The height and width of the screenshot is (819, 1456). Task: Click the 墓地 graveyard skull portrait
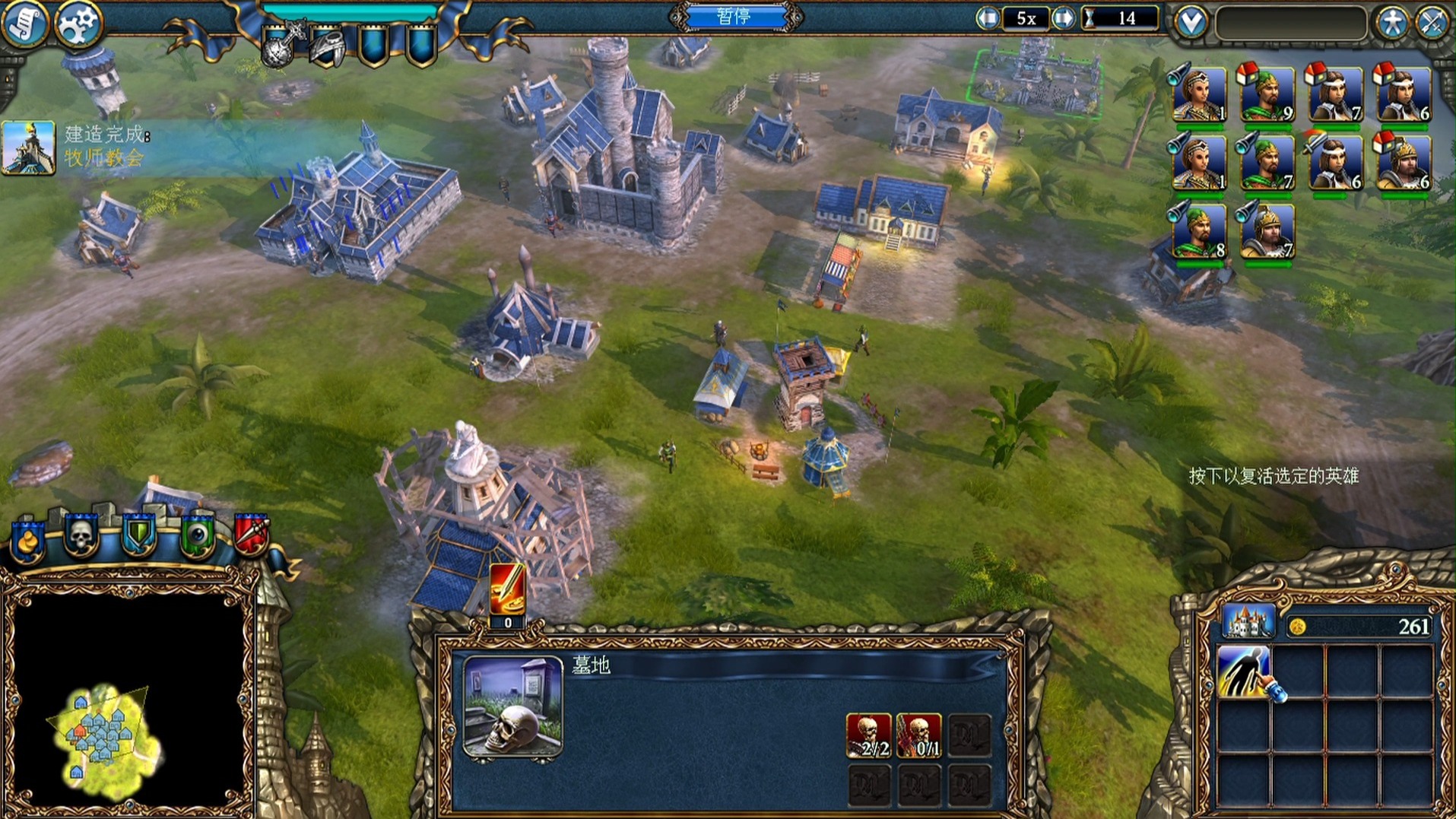(x=513, y=706)
